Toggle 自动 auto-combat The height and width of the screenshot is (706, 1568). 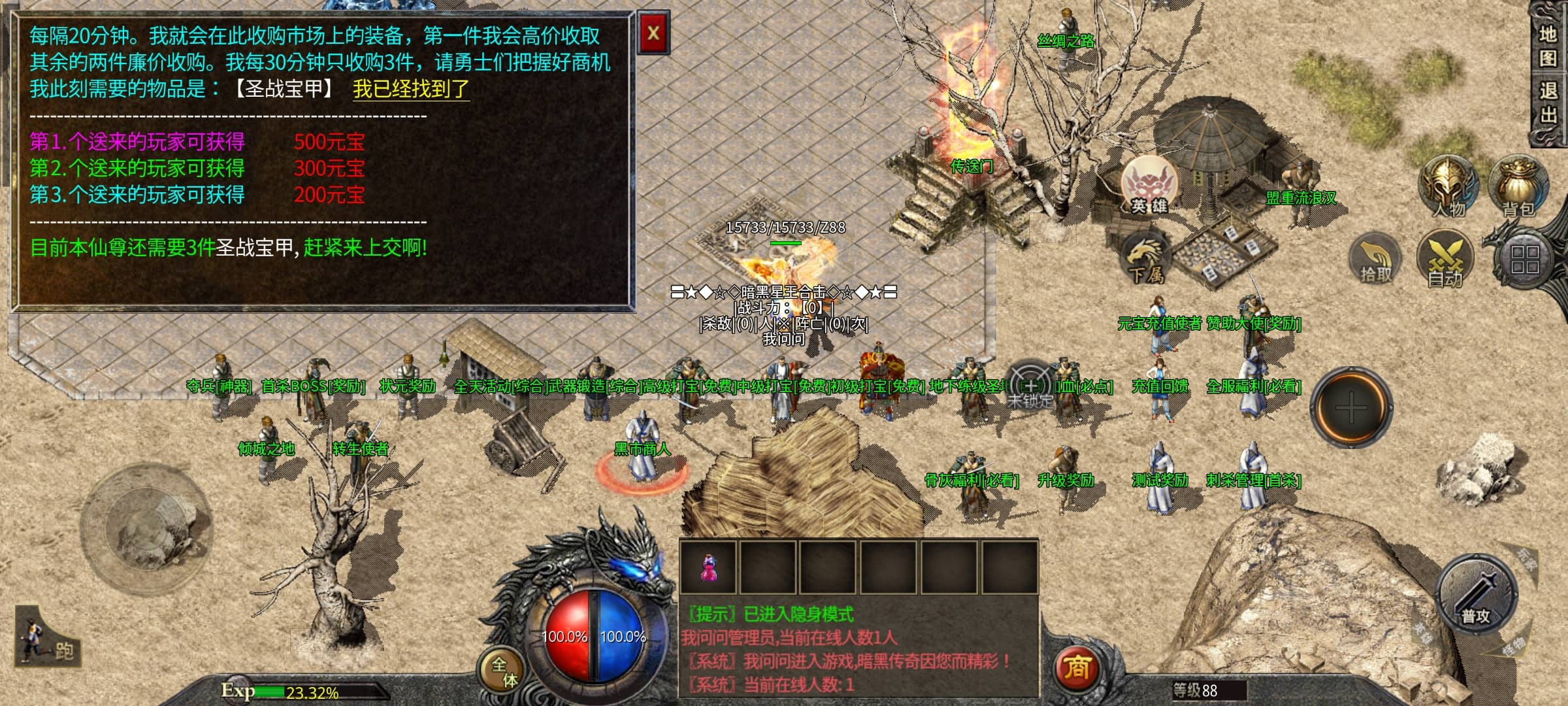(x=1445, y=260)
